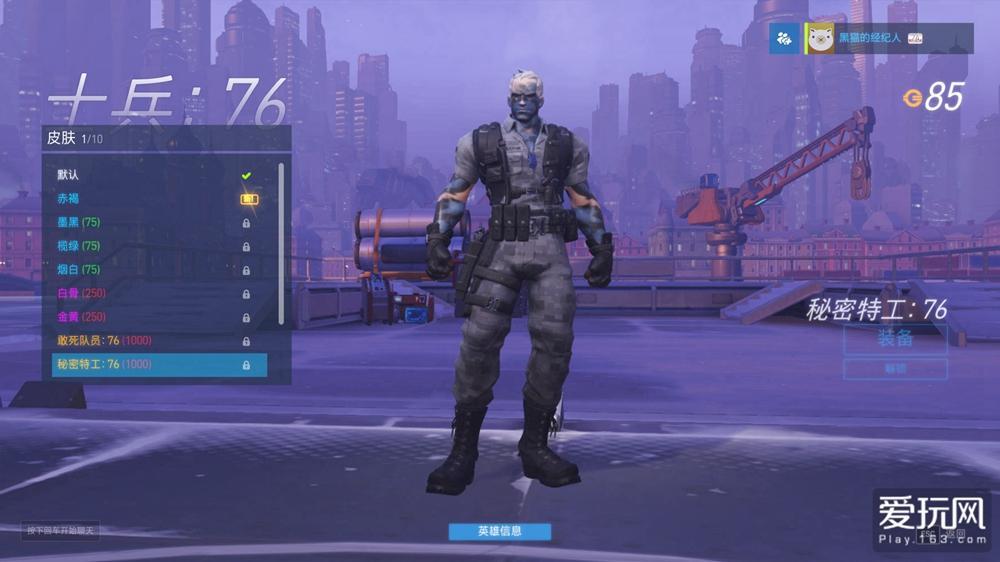Open the social group icon beside the avatar

785,38
